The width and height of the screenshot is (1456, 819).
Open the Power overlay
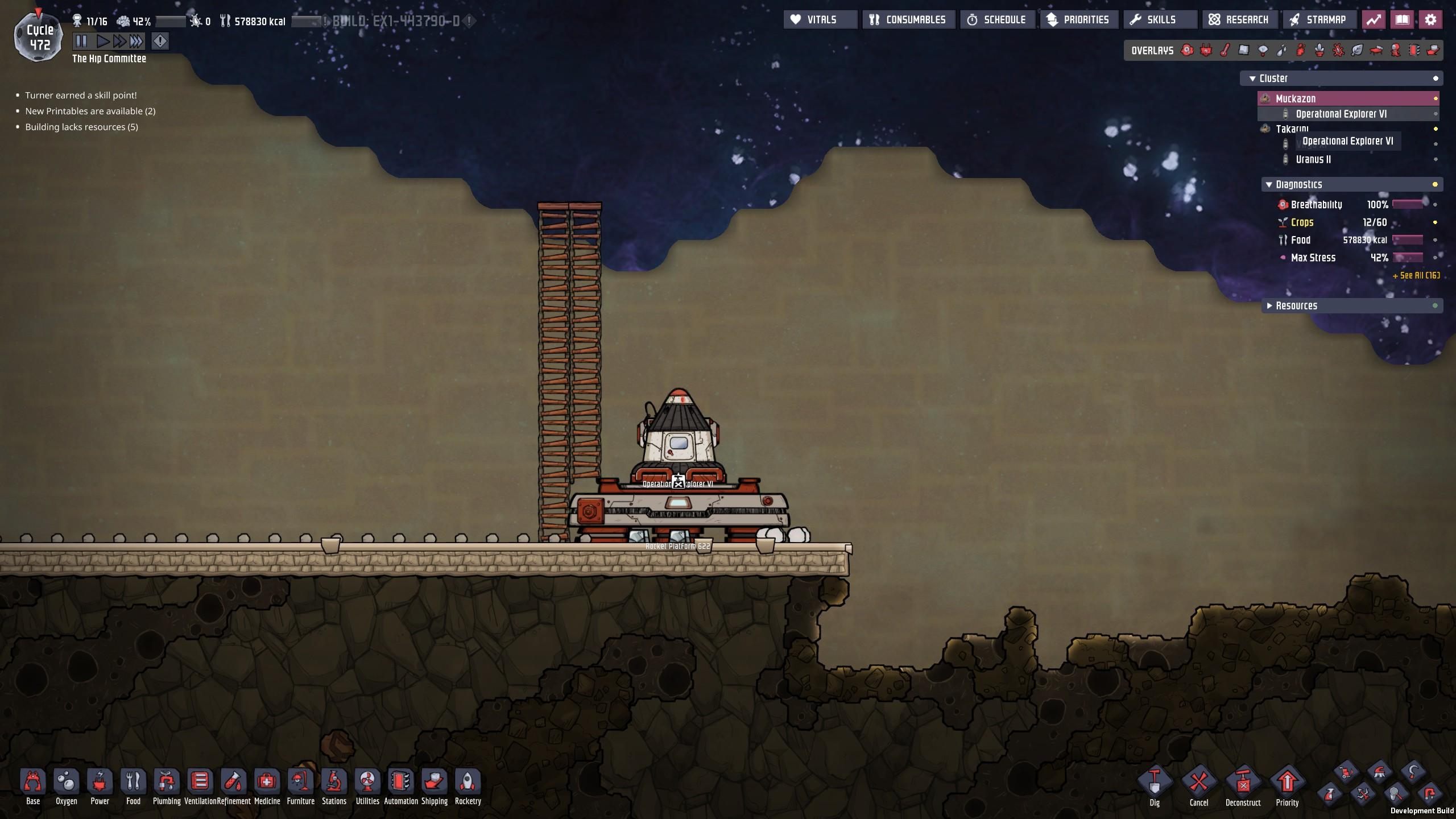[1206, 51]
